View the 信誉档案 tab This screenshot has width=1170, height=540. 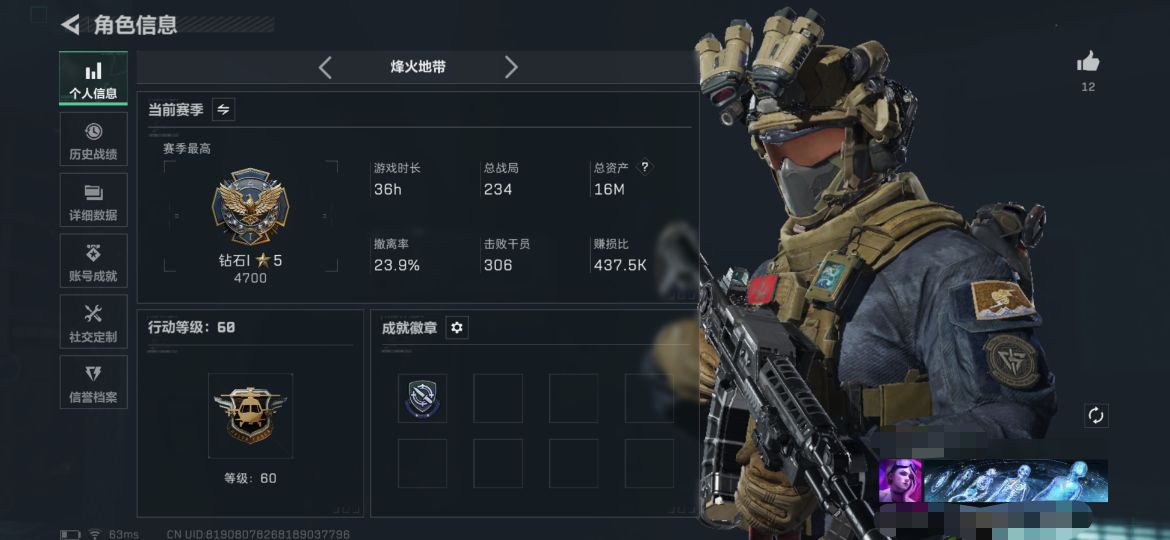[x=93, y=383]
